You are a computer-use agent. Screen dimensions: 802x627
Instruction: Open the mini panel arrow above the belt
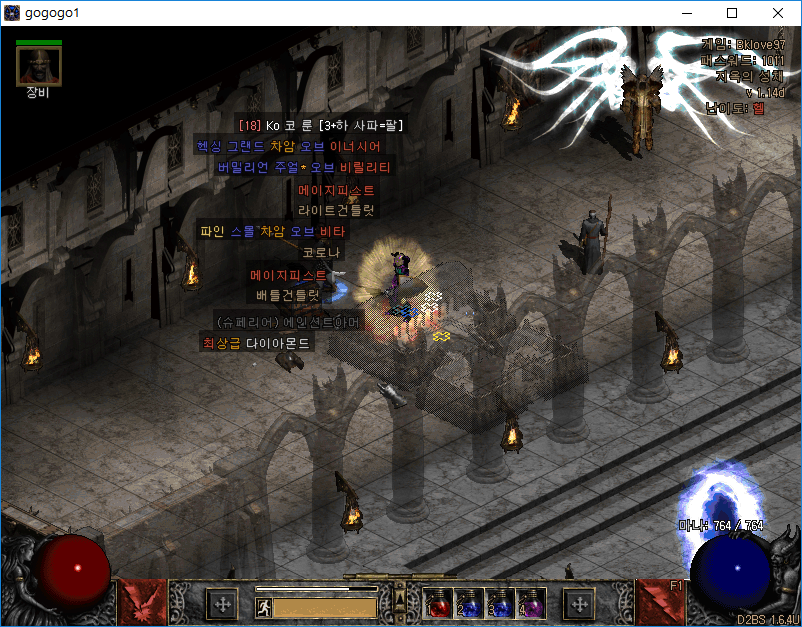click(x=400, y=598)
